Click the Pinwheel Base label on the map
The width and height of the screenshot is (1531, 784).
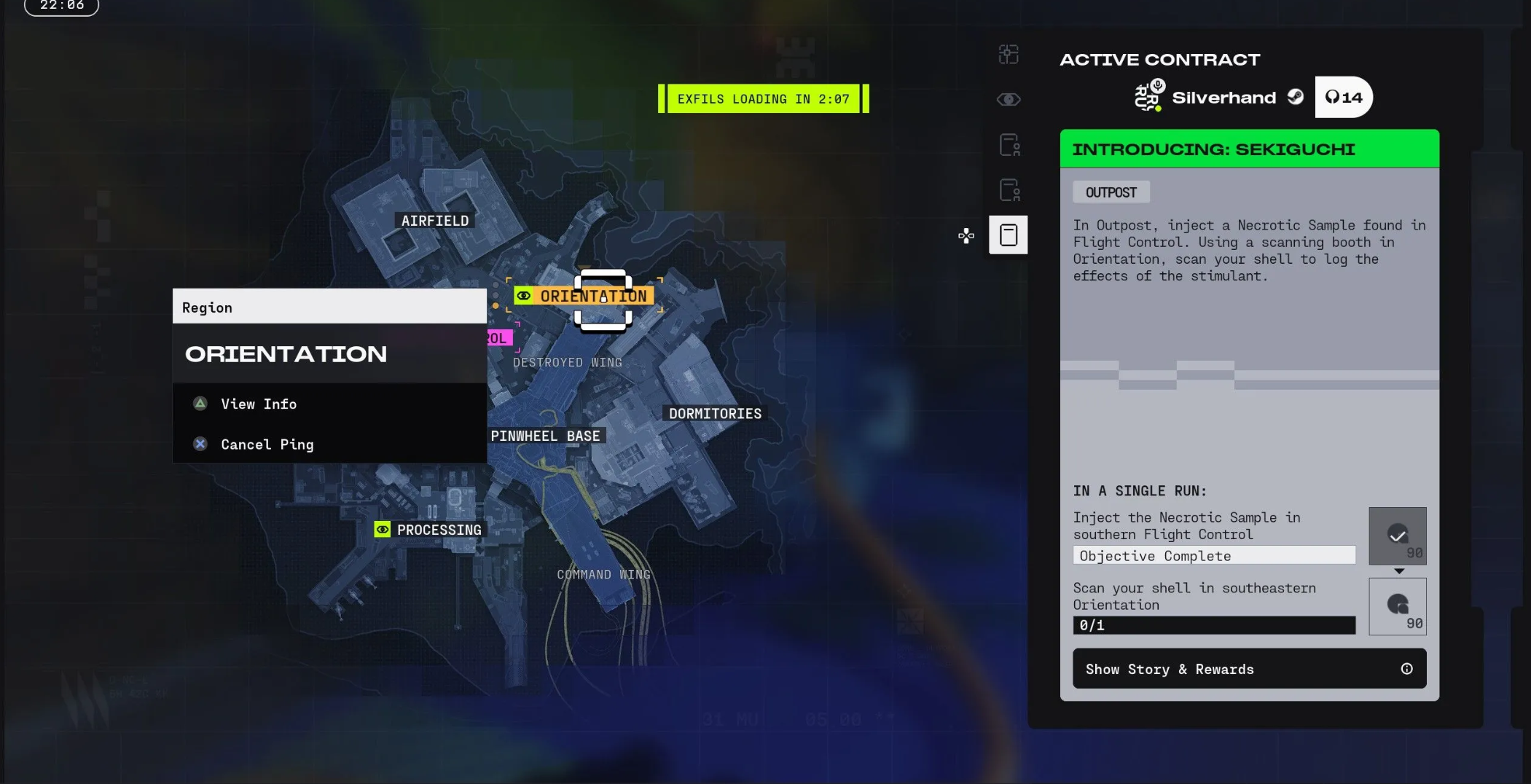(x=545, y=436)
